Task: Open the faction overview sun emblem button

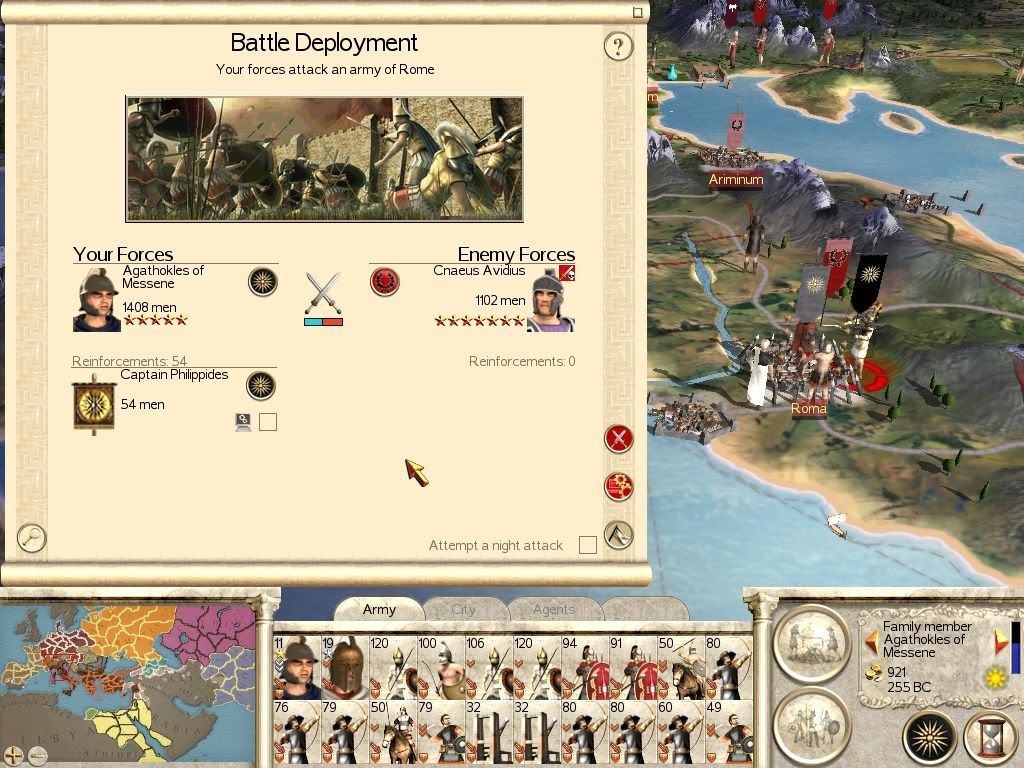Action: 929,738
